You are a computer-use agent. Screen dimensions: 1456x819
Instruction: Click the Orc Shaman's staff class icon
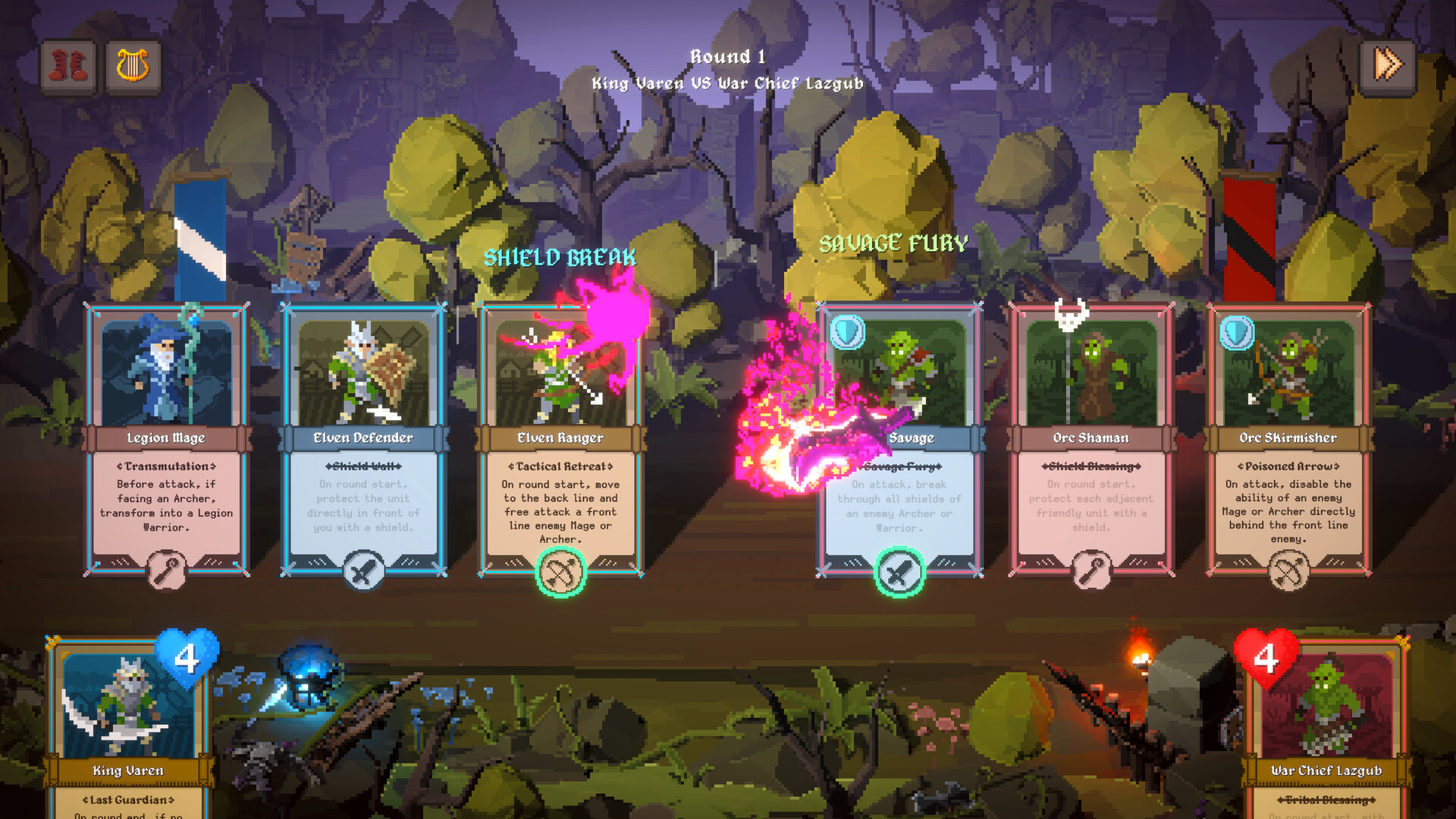click(x=1091, y=571)
